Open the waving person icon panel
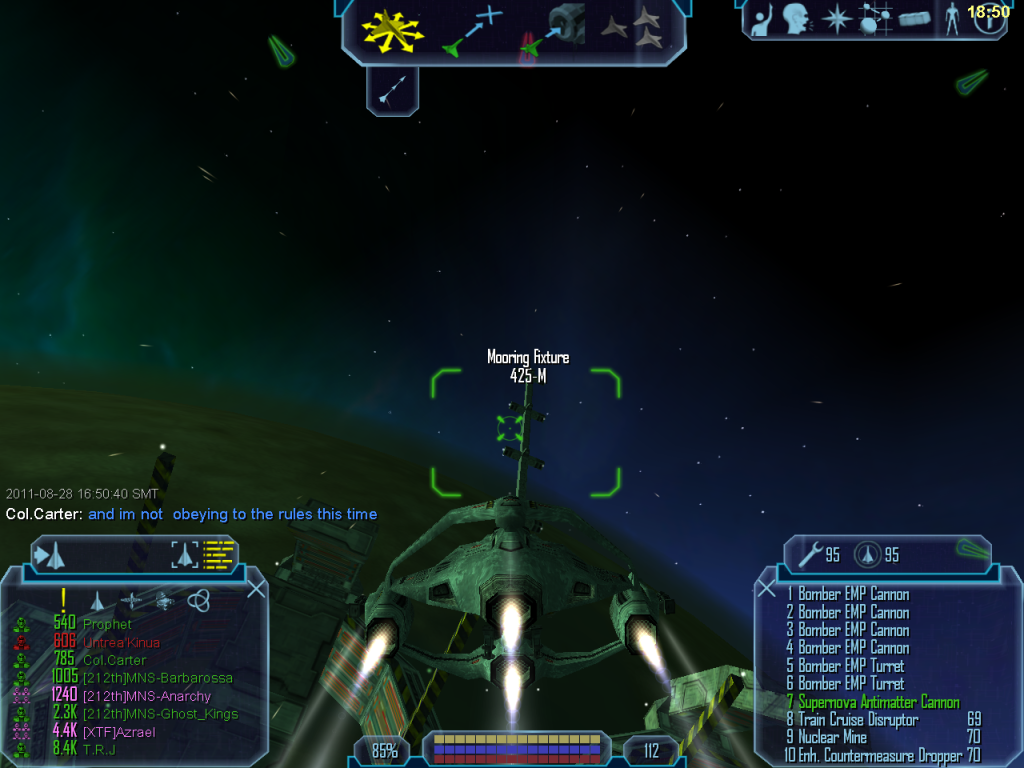The width and height of the screenshot is (1024, 768). tap(762, 20)
